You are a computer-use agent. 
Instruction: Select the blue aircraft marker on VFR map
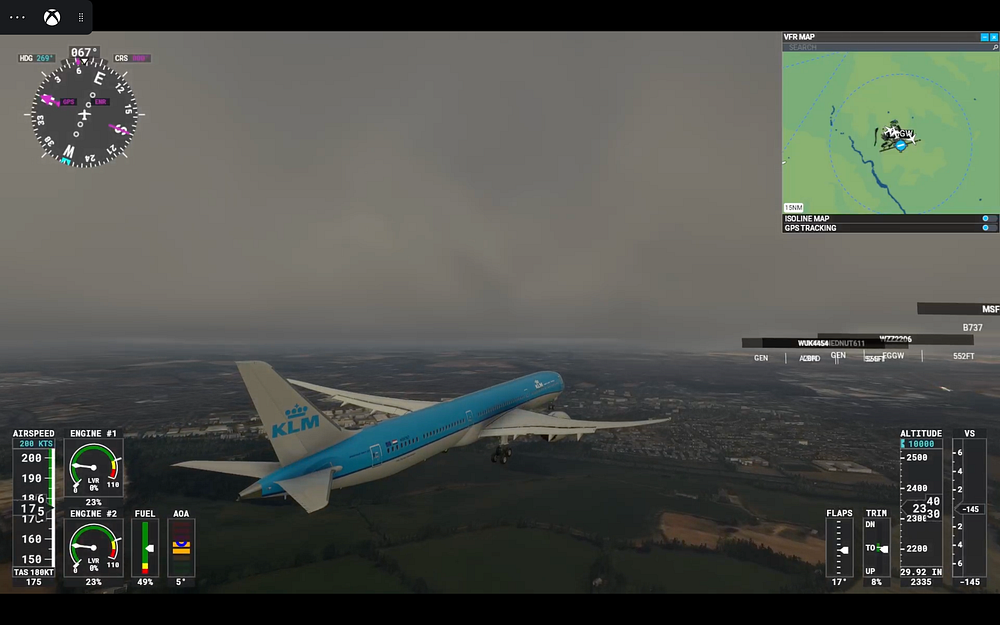[901, 145]
